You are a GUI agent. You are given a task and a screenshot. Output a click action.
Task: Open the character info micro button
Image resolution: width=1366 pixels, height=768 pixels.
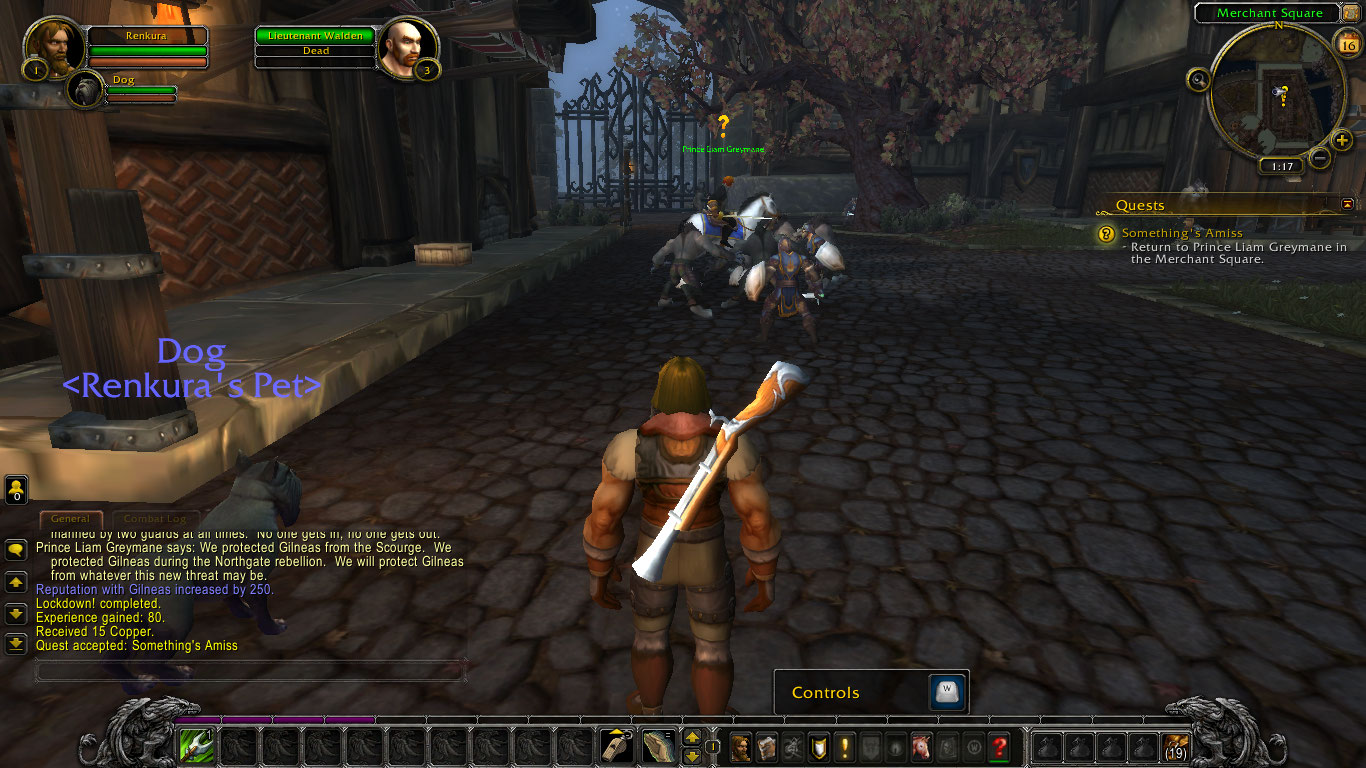click(x=741, y=746)
